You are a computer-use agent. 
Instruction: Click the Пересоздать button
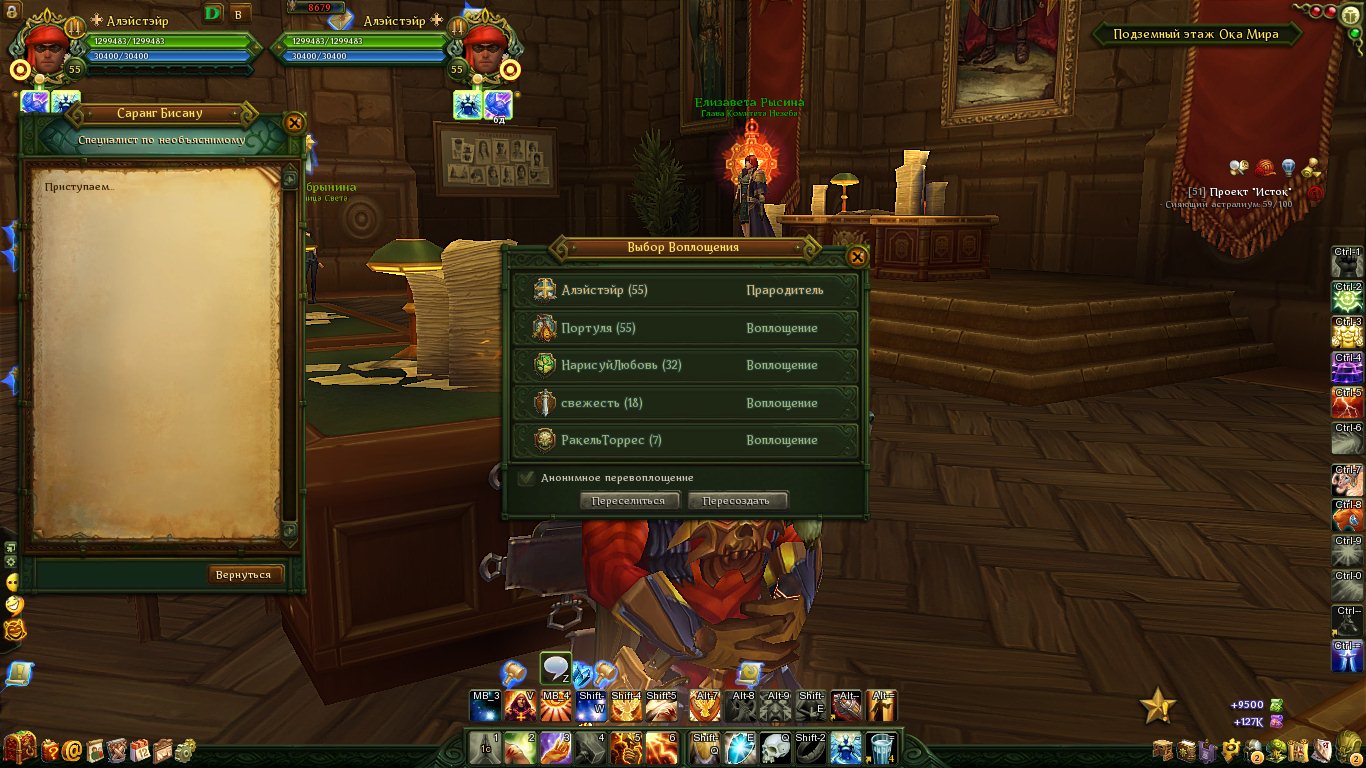737,501
